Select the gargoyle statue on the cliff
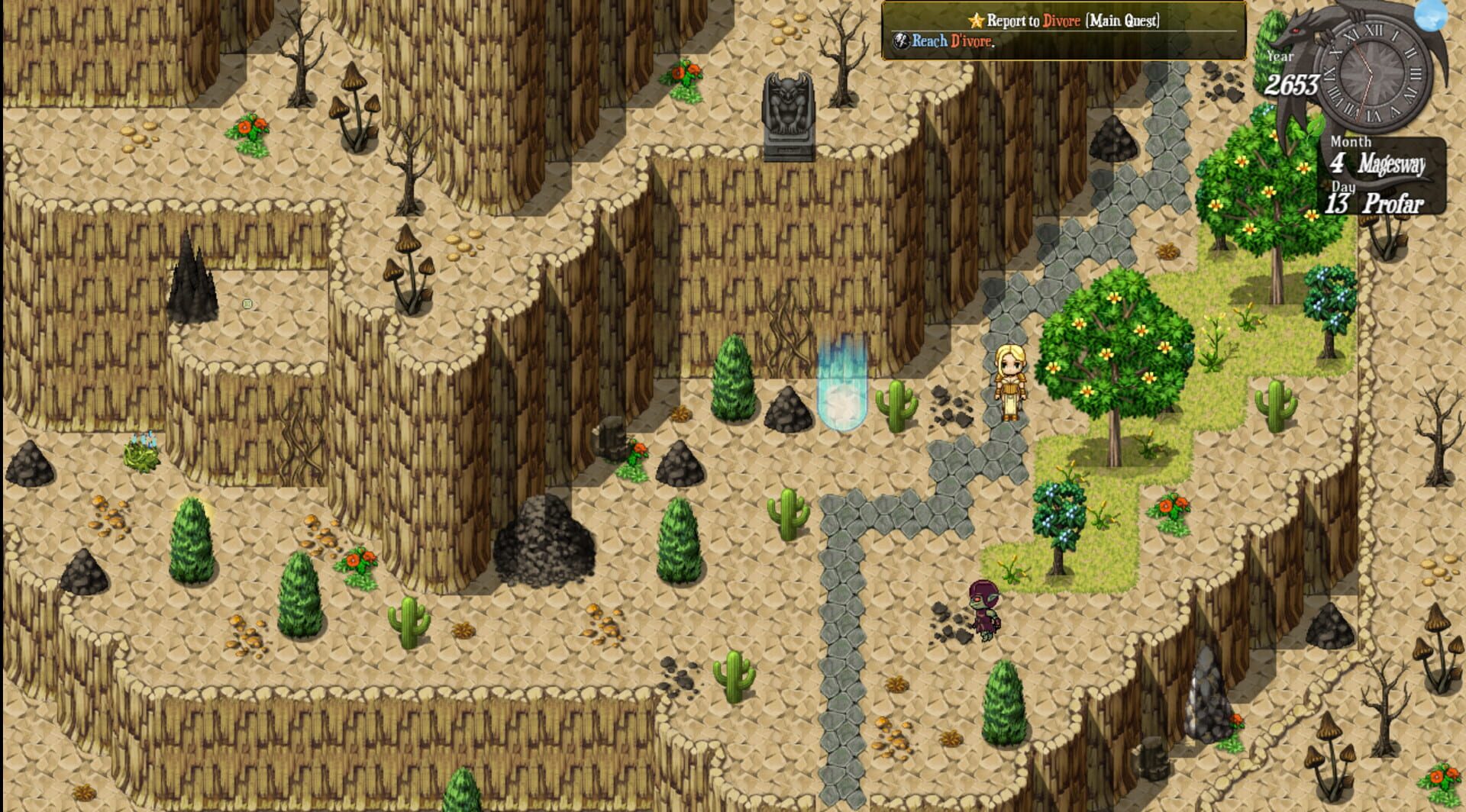The height and width of the screenshot is (812, 1466). coord(790,114)
